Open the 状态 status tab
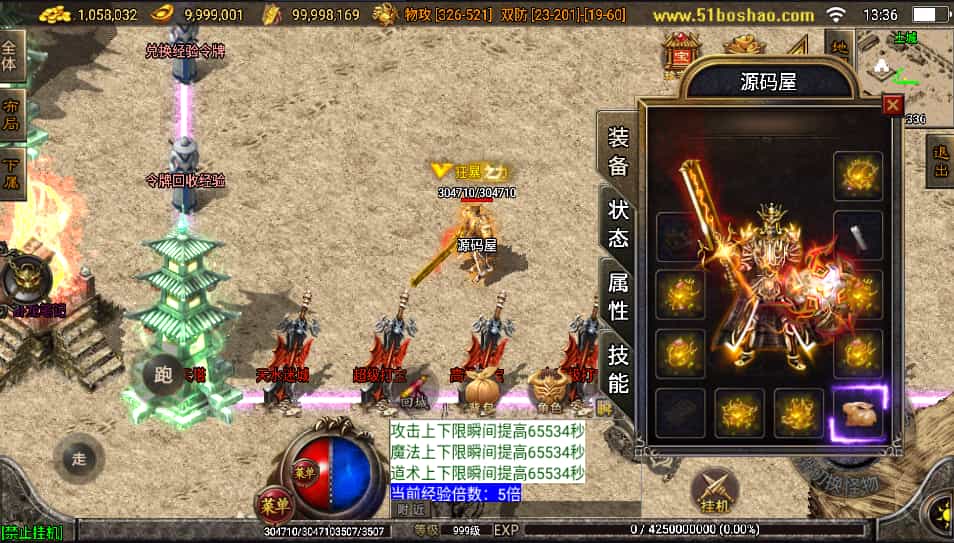 [x=617, y=223]
